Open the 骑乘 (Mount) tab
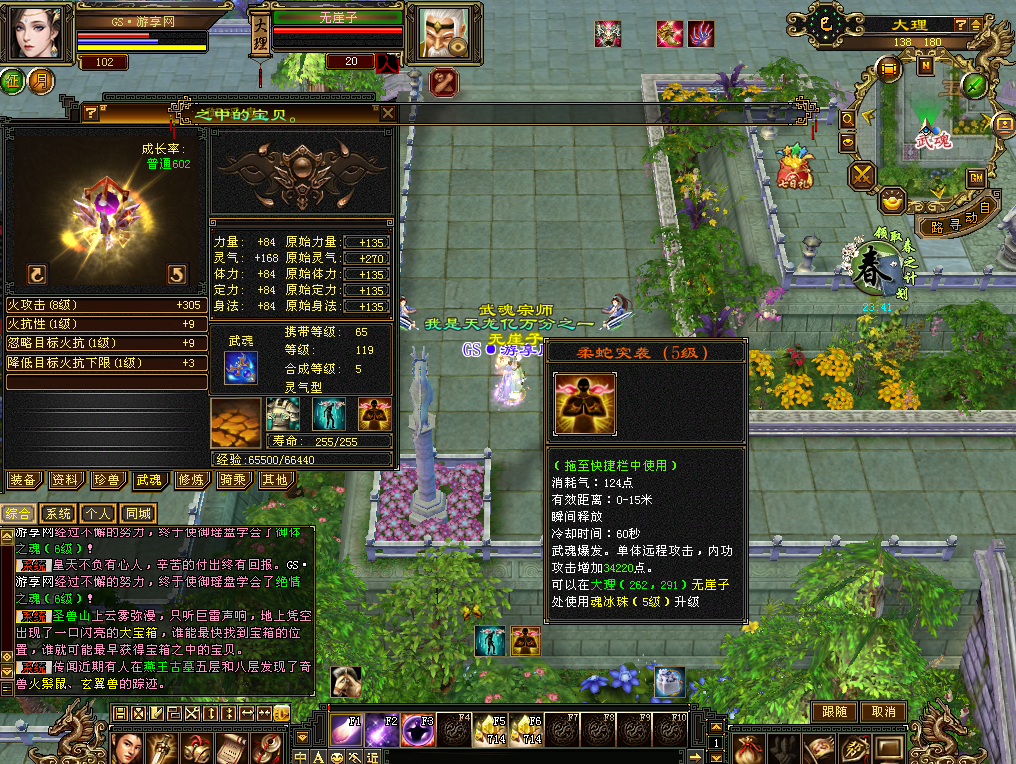This screenshot has width=1016, height=764. (232, 480)
